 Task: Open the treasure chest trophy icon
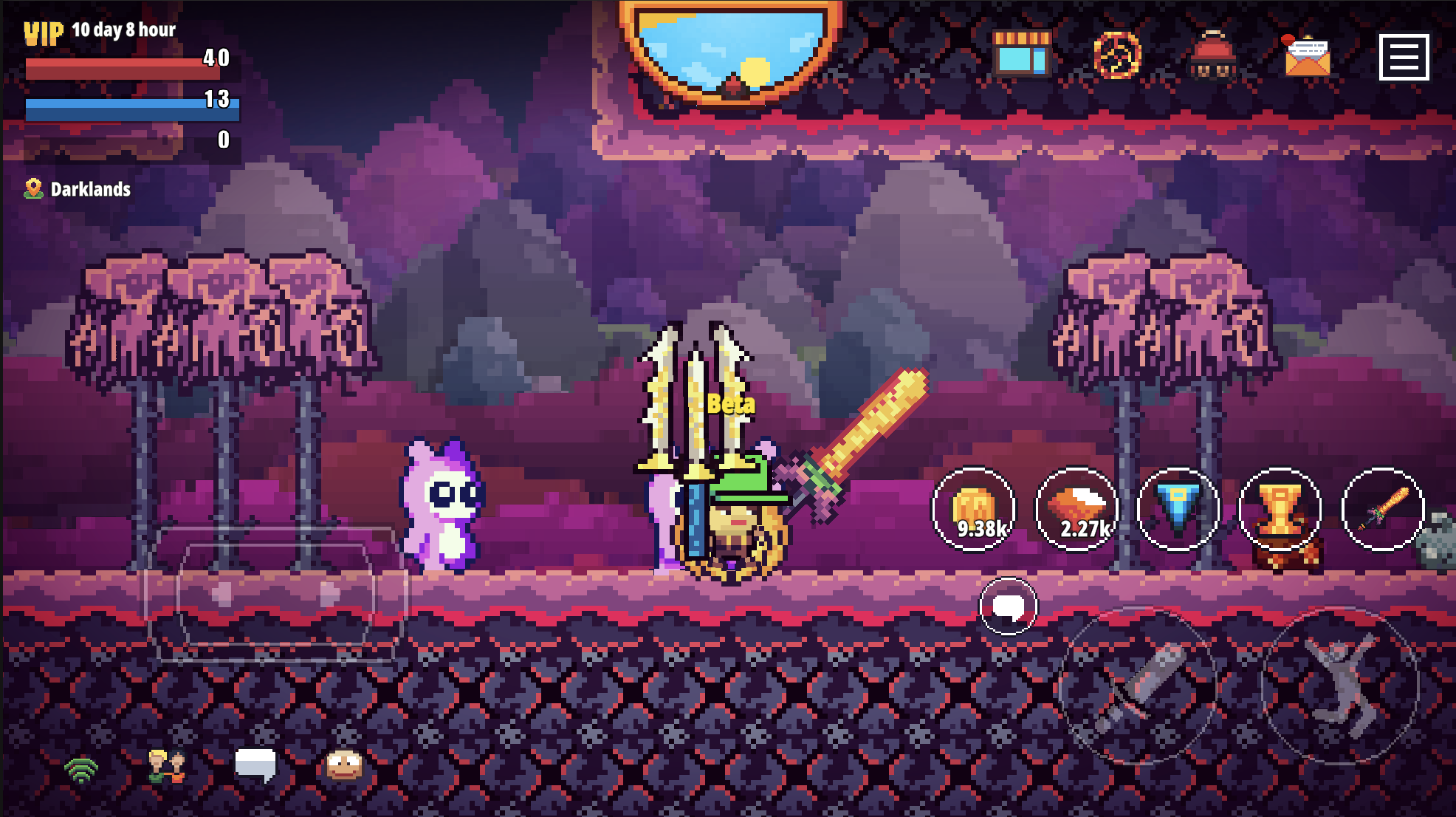tap(1280, 510)
